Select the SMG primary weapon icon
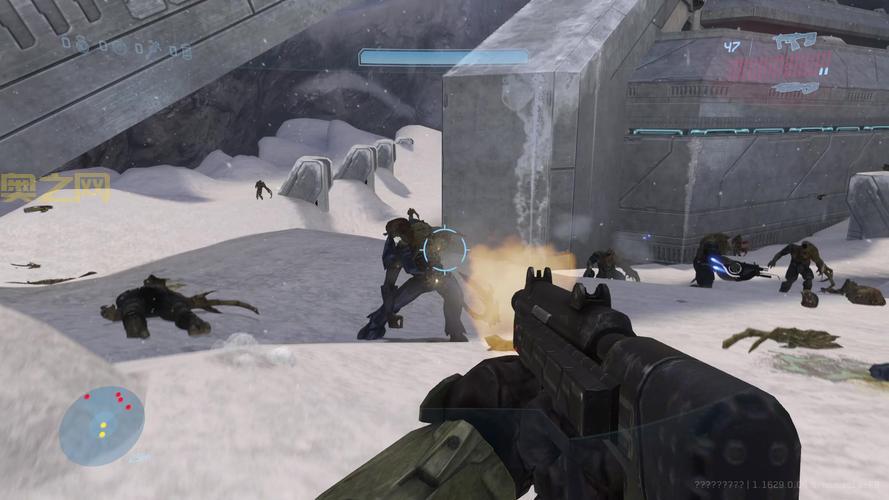The height and width of the screenshot is (500, 889). pyautogui.click(x=794, y=41)
